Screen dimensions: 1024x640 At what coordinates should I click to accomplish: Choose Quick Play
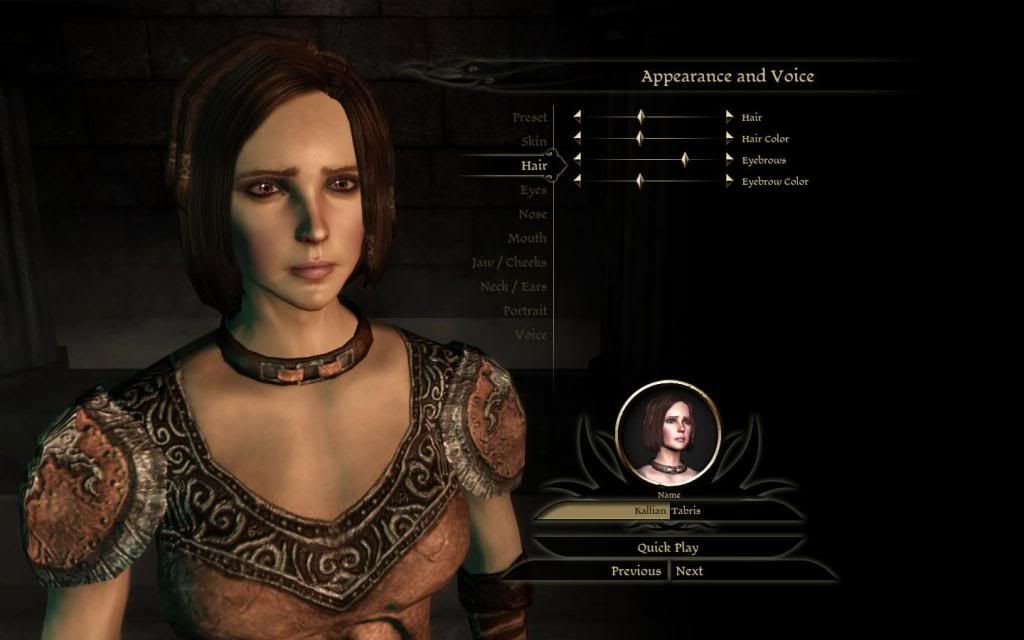pos(668,548)
